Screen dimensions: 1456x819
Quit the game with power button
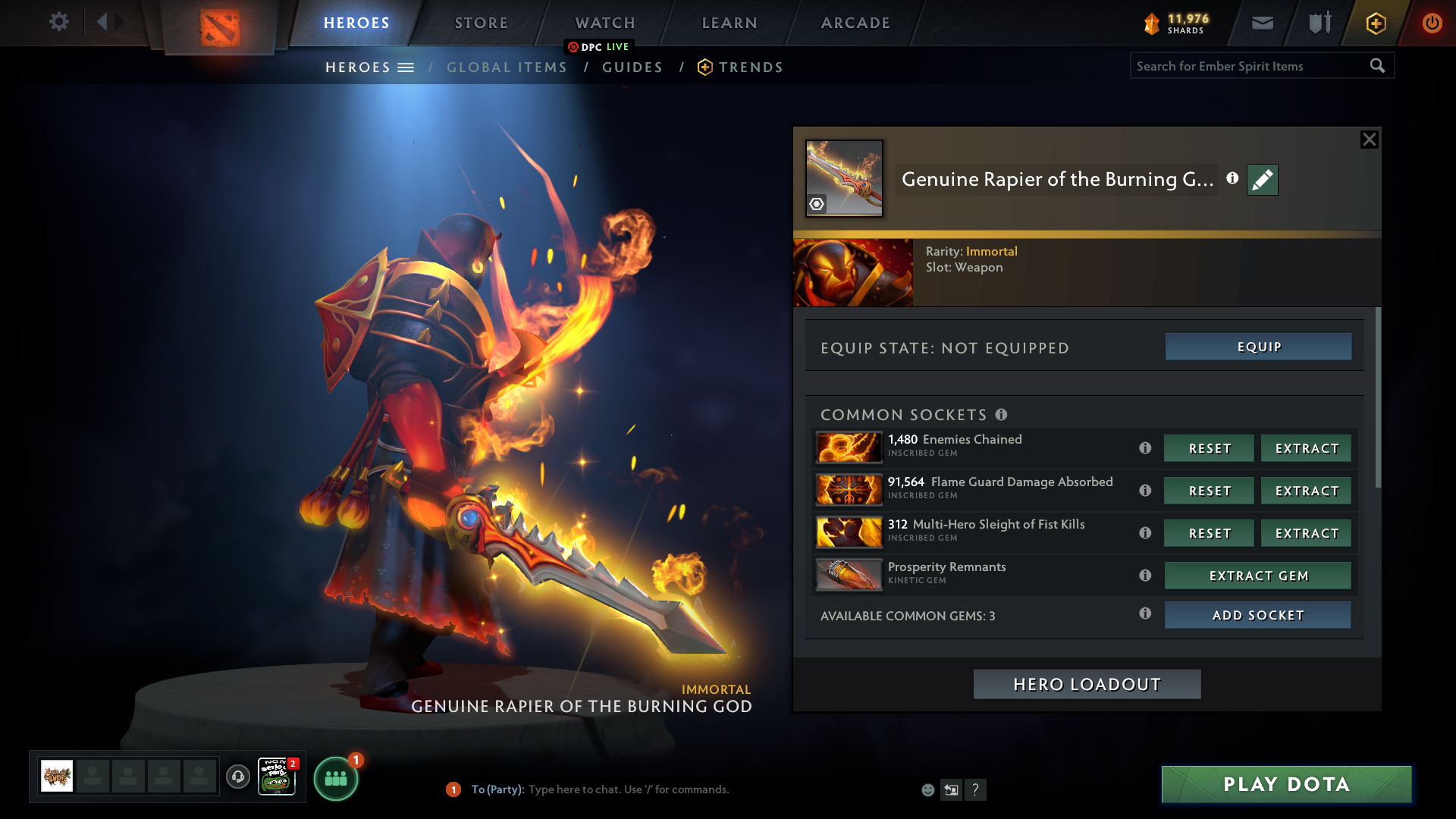1432,23
